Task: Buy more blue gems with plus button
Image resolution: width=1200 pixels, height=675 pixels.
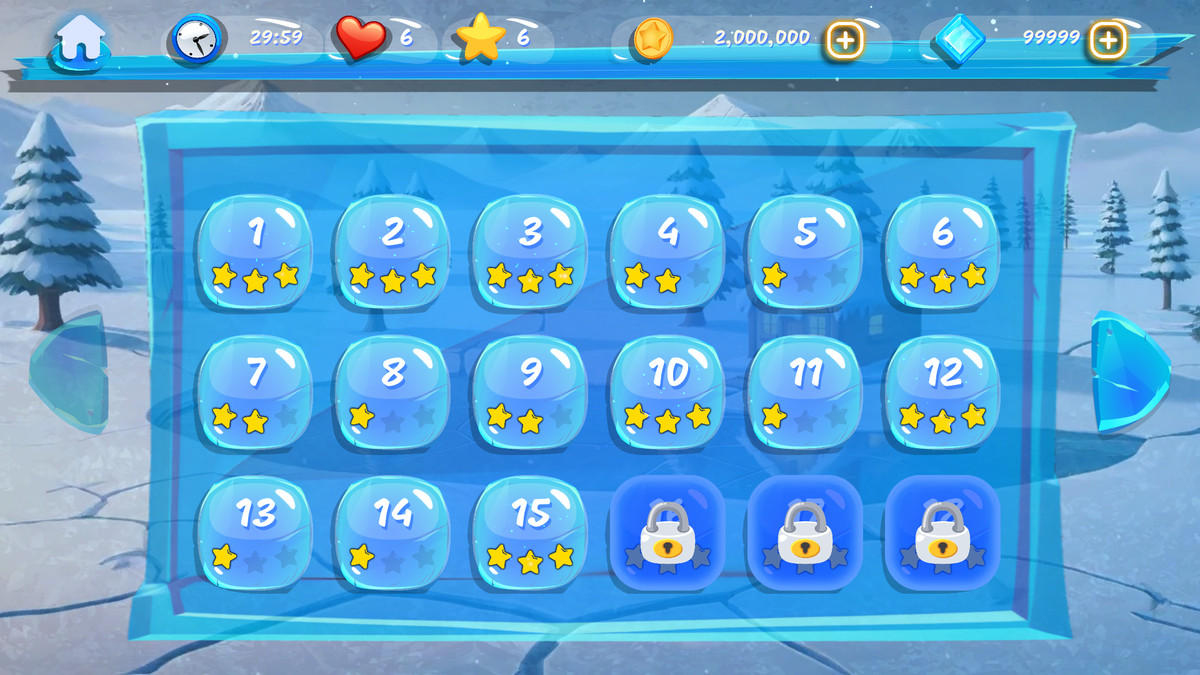Action: 1108,41
